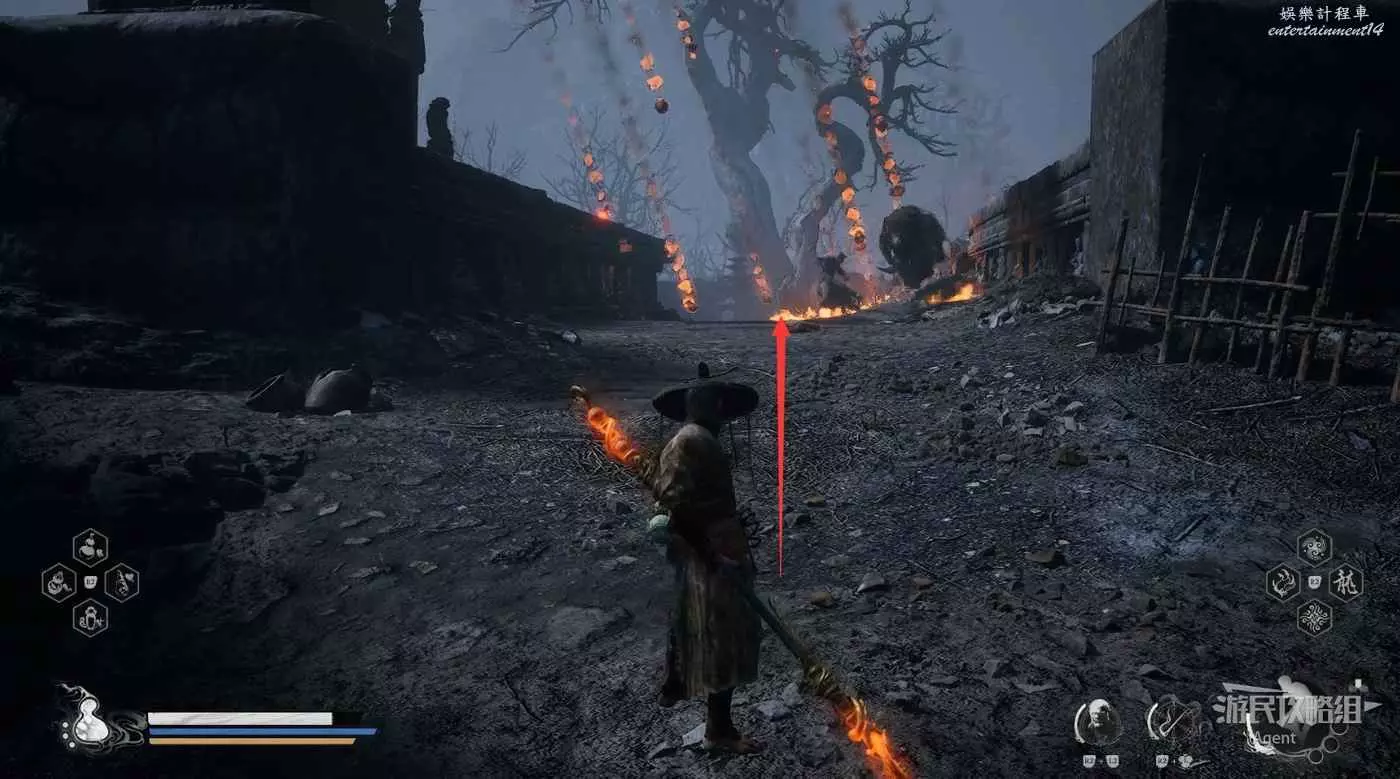Select the jar-shaped quick item slot
Viewport: 1400px width, 779px height.
(90, 617)
